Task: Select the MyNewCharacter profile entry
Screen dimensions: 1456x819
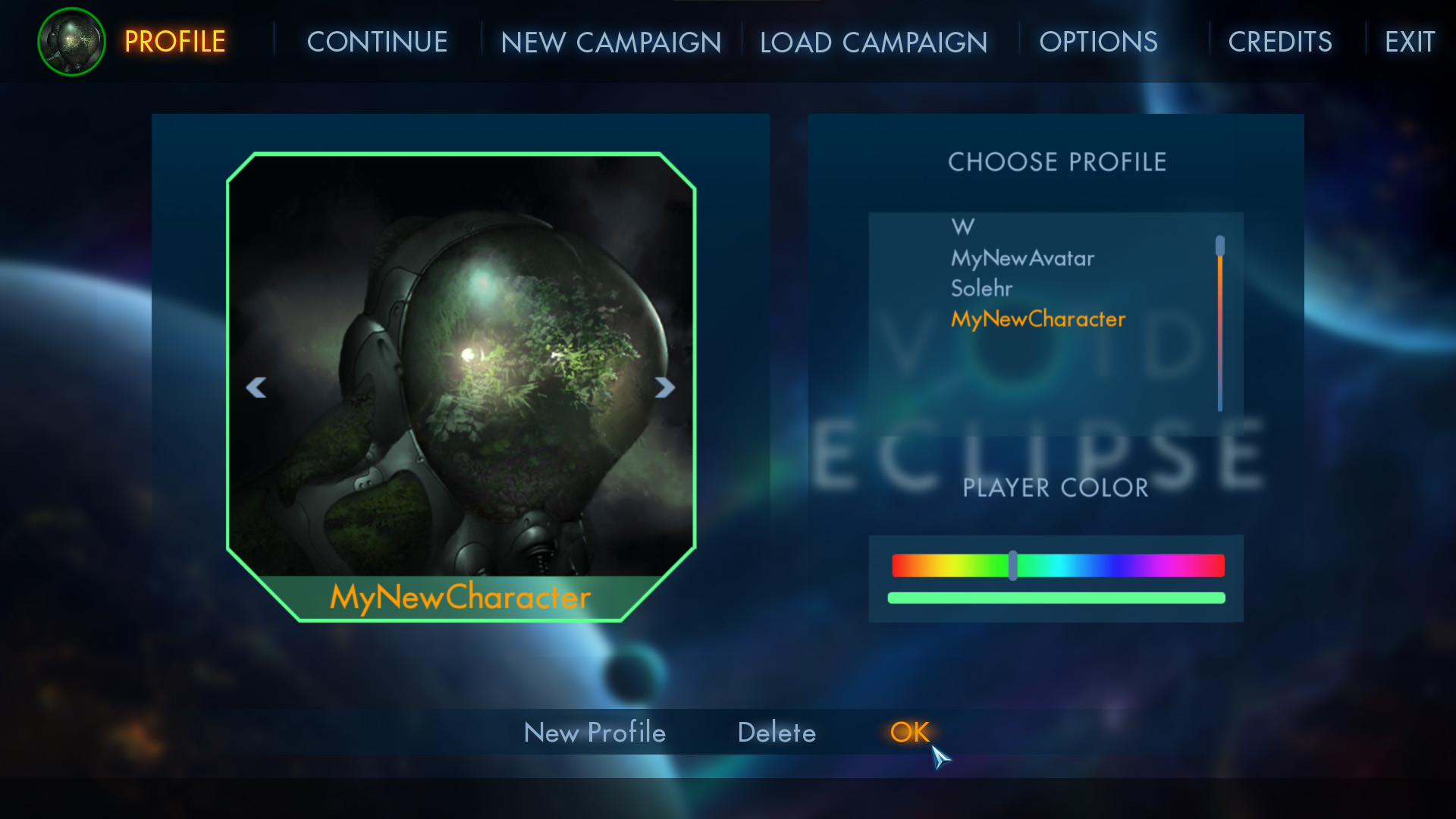Action: coord(1038,319)
